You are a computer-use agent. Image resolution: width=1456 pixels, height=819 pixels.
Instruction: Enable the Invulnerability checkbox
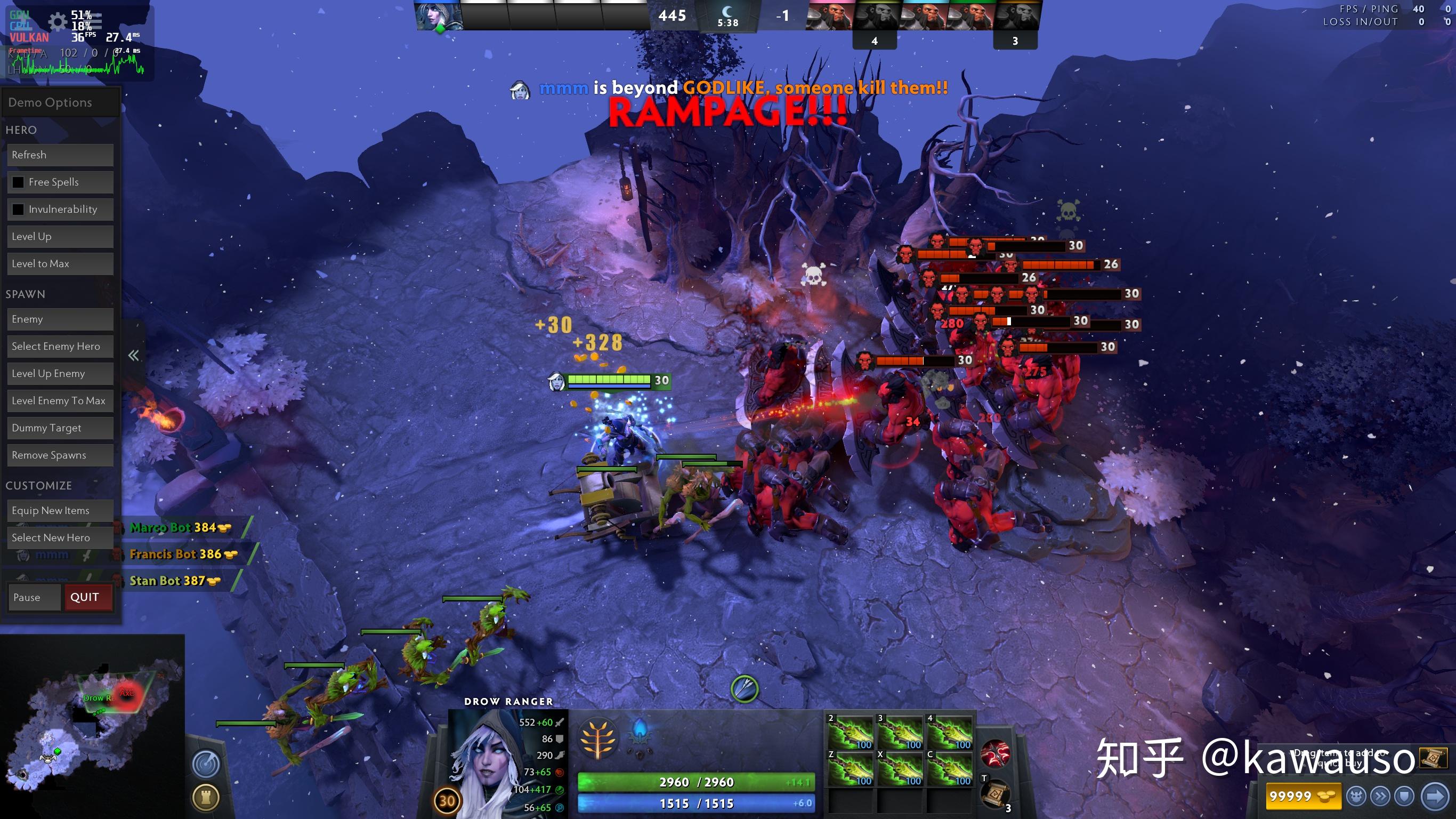pos(19,209)
